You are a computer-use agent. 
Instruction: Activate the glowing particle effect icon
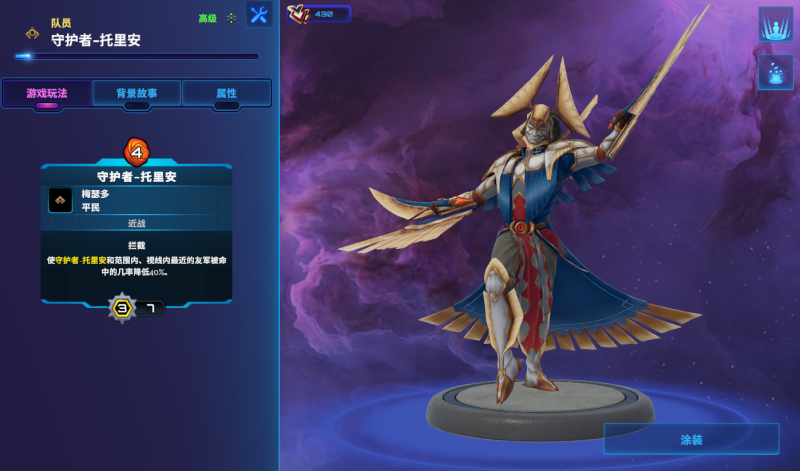(775, 72)
